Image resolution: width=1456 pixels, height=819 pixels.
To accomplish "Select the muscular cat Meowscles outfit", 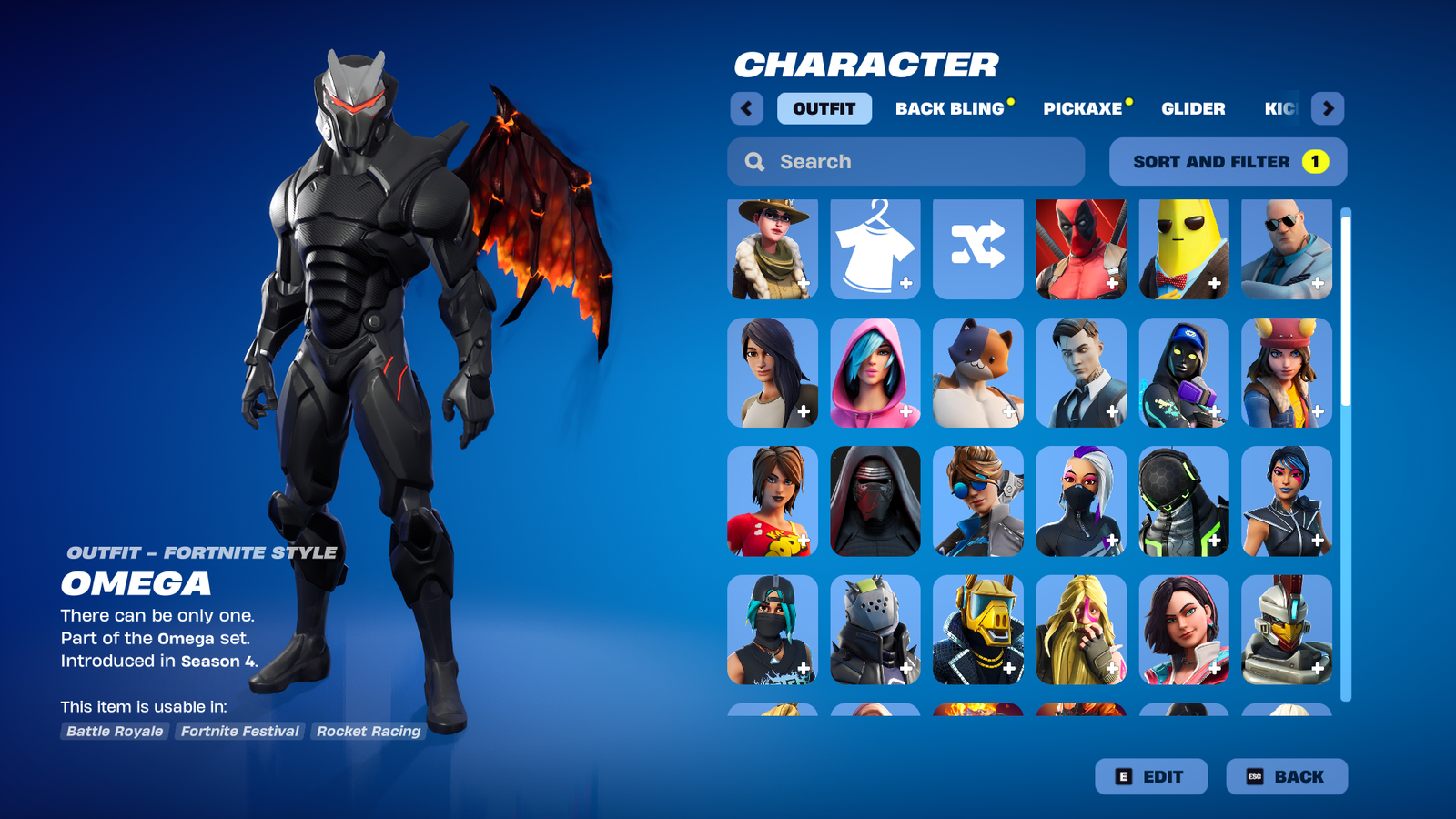I will (x=978, y=373).
